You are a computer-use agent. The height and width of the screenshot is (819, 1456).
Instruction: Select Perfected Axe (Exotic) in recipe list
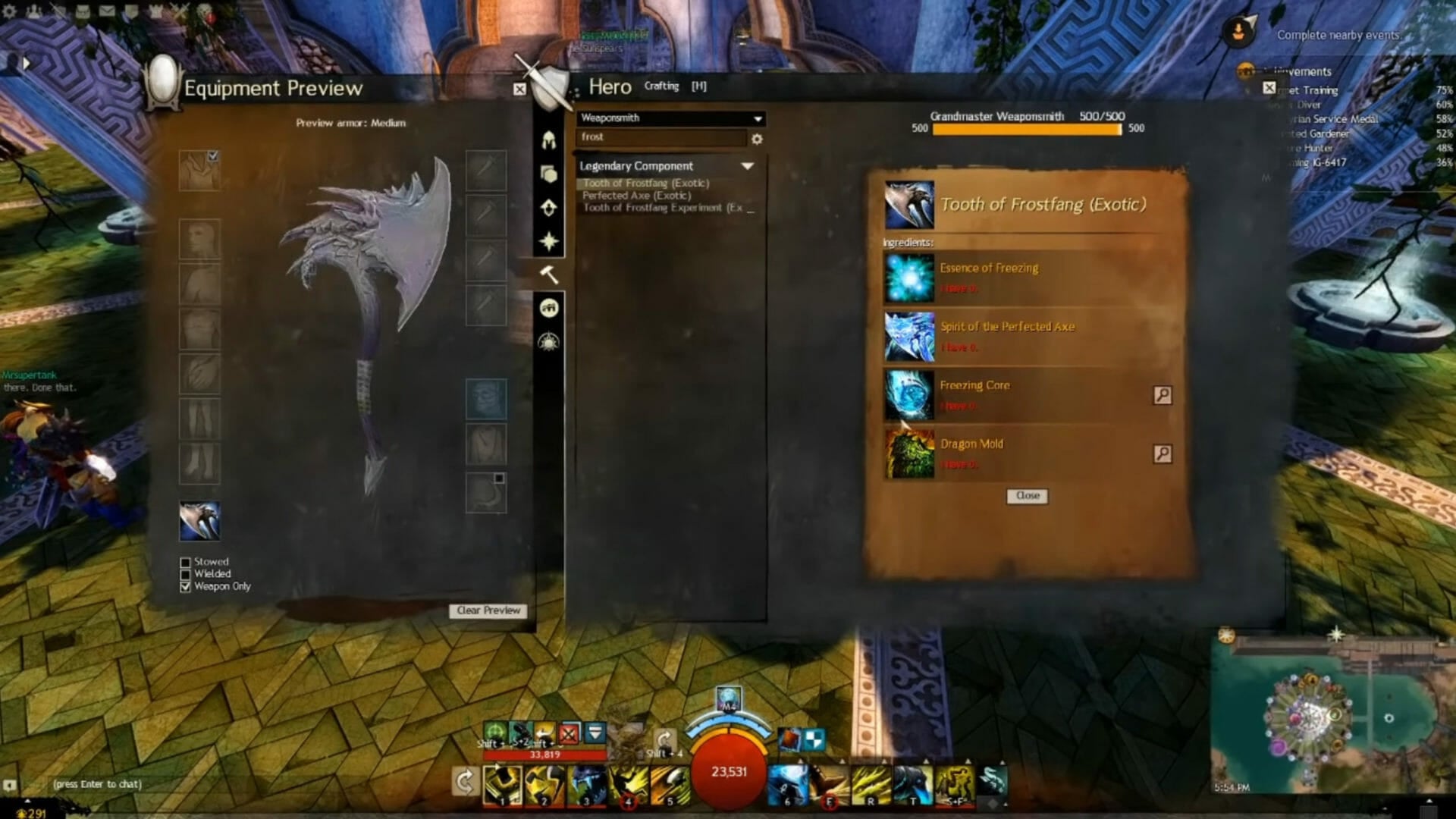(636, 195)
